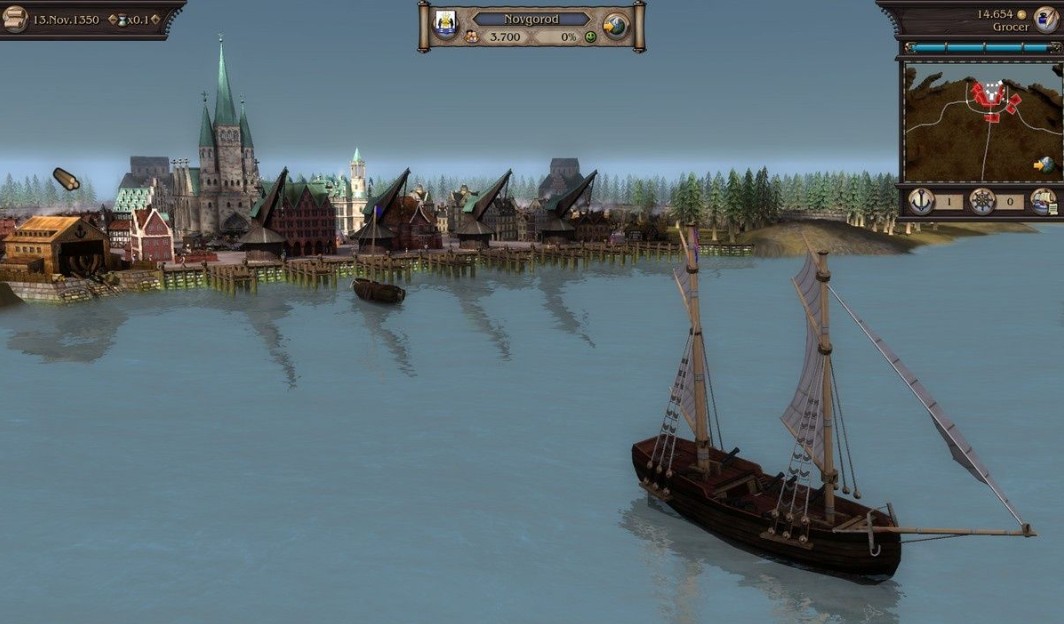Click the population citizens icon
The image size is (1064, 624).
pyautogui.click(x=471, y=37)
